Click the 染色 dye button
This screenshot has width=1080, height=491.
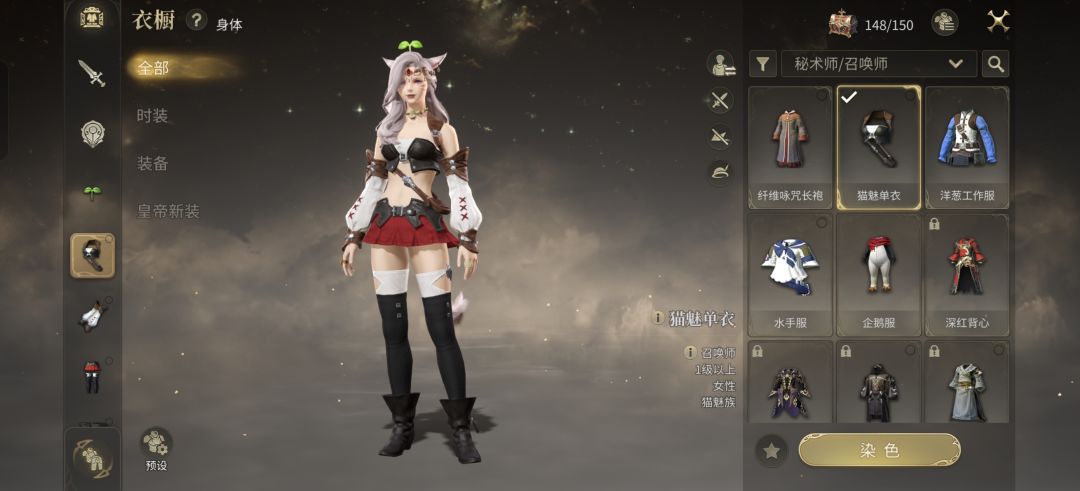pyautogui.click(x=879, y=451)
